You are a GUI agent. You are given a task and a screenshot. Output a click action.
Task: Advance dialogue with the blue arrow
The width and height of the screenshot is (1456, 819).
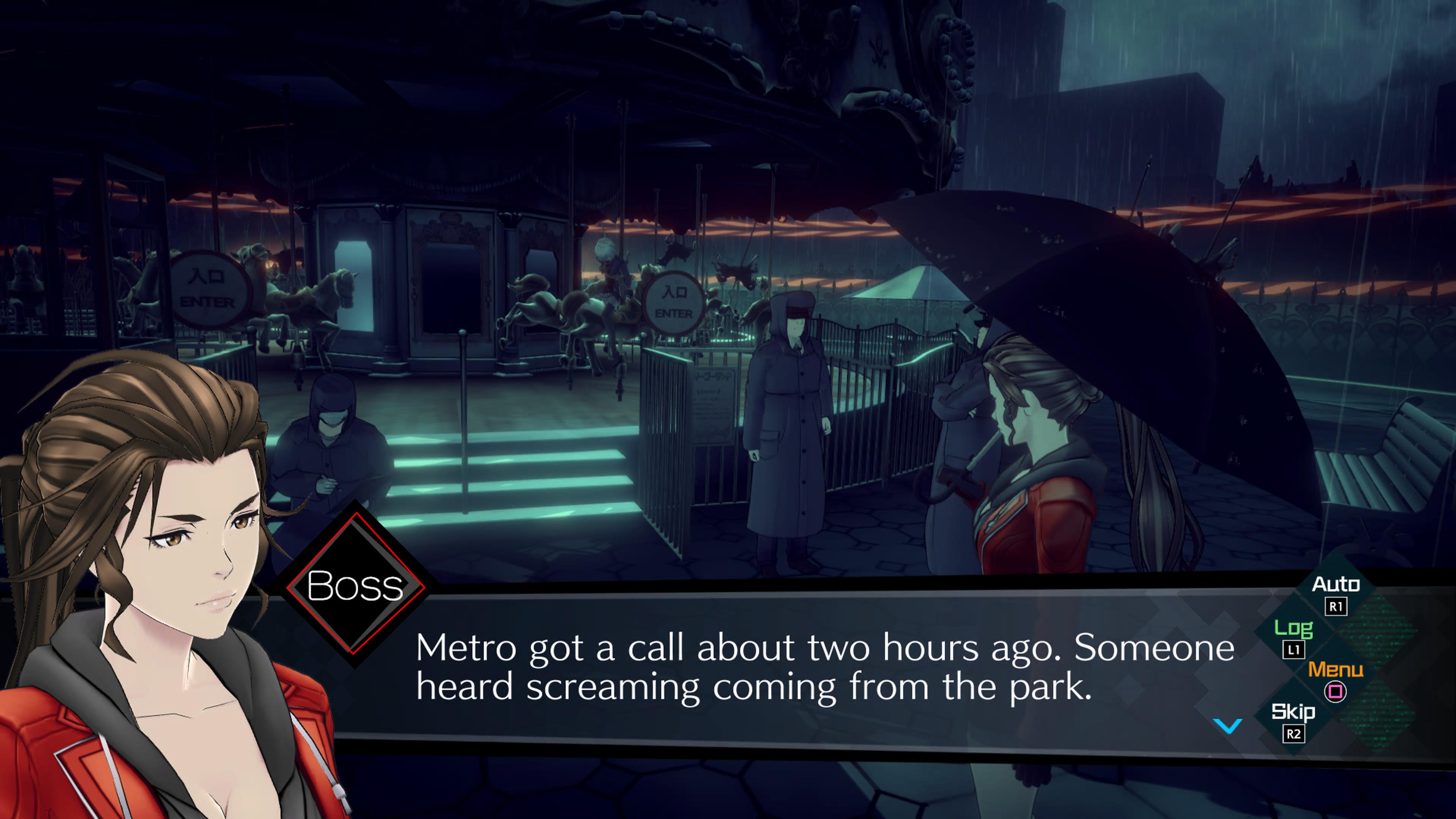[x=1228, y=725]
